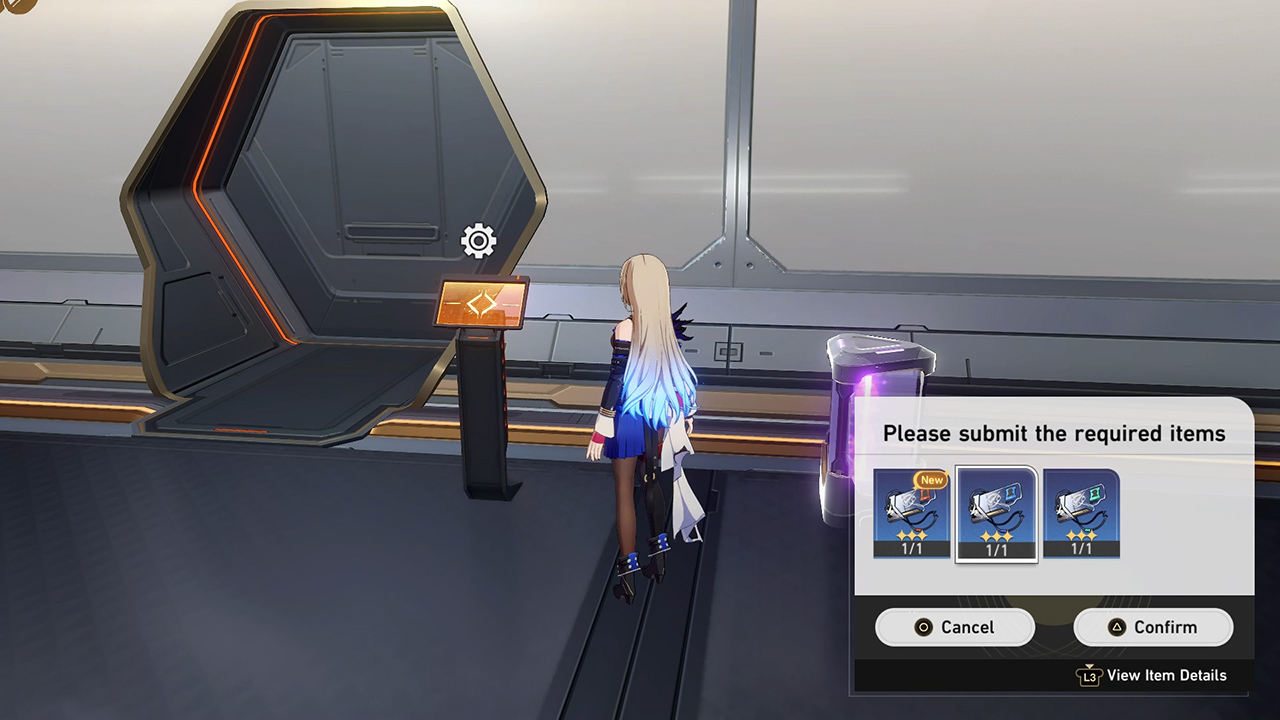Image resolution: width=1280 pixels, height=720 pixels.
Task: Click the L3 stick icon near View Item Details
Action: pyautogui.click(x=1091, y=676)
